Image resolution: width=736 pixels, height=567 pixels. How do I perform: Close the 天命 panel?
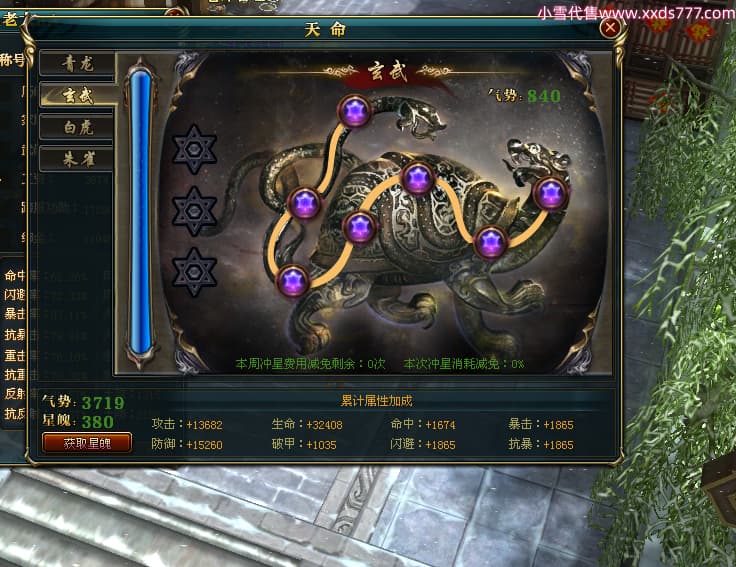point(610,29)
